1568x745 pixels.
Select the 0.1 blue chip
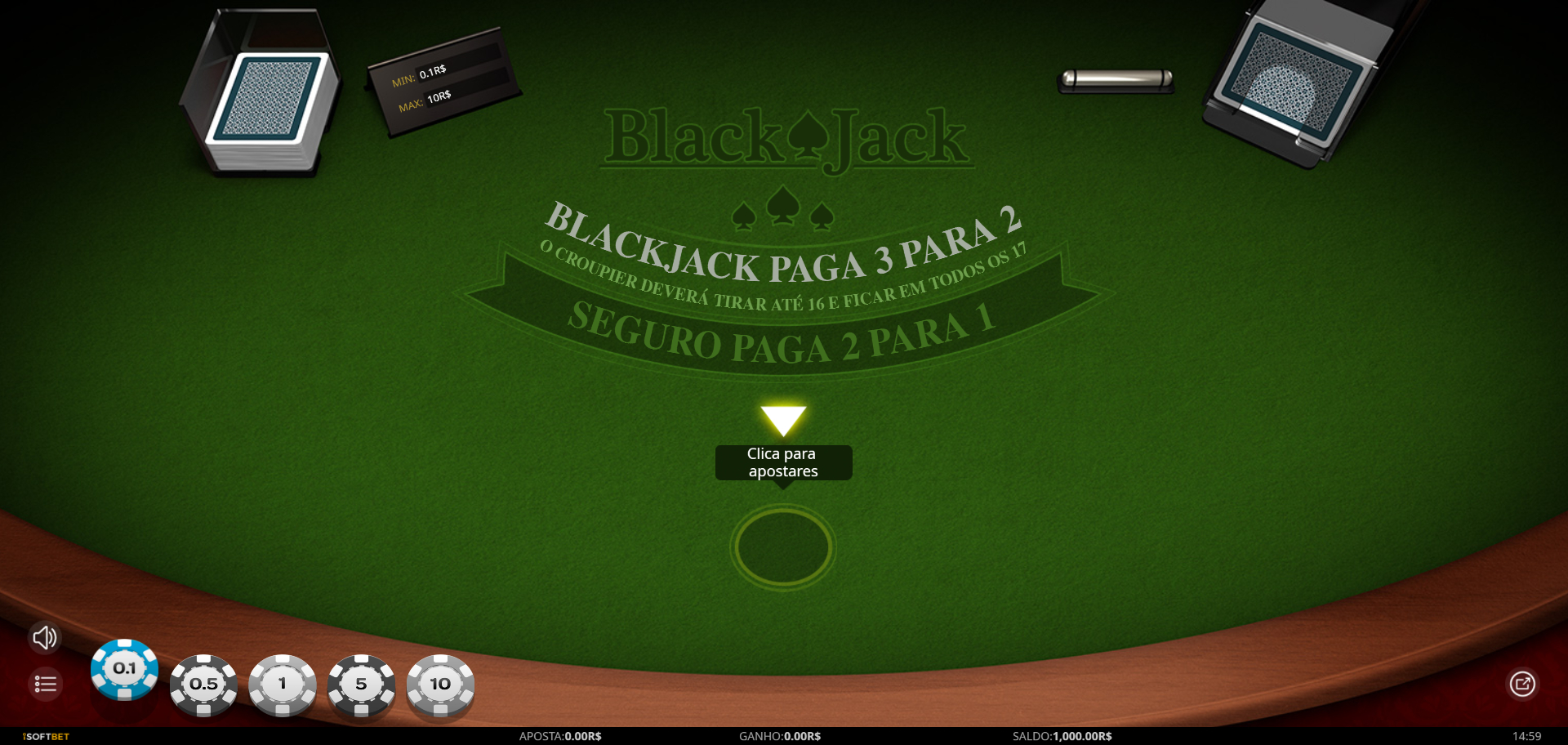pos(124,669)
